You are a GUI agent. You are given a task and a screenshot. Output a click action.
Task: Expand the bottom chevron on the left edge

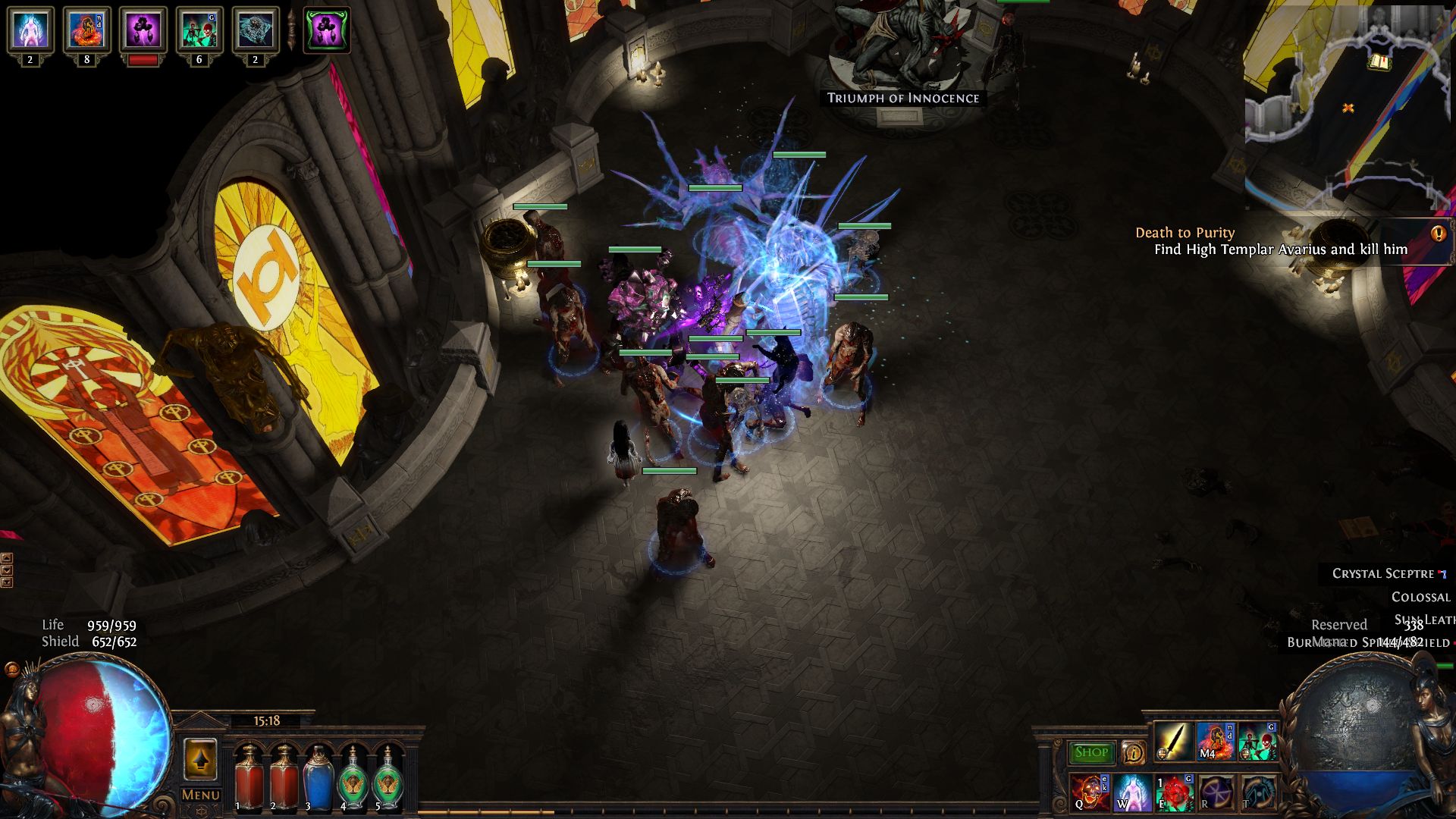7,582
